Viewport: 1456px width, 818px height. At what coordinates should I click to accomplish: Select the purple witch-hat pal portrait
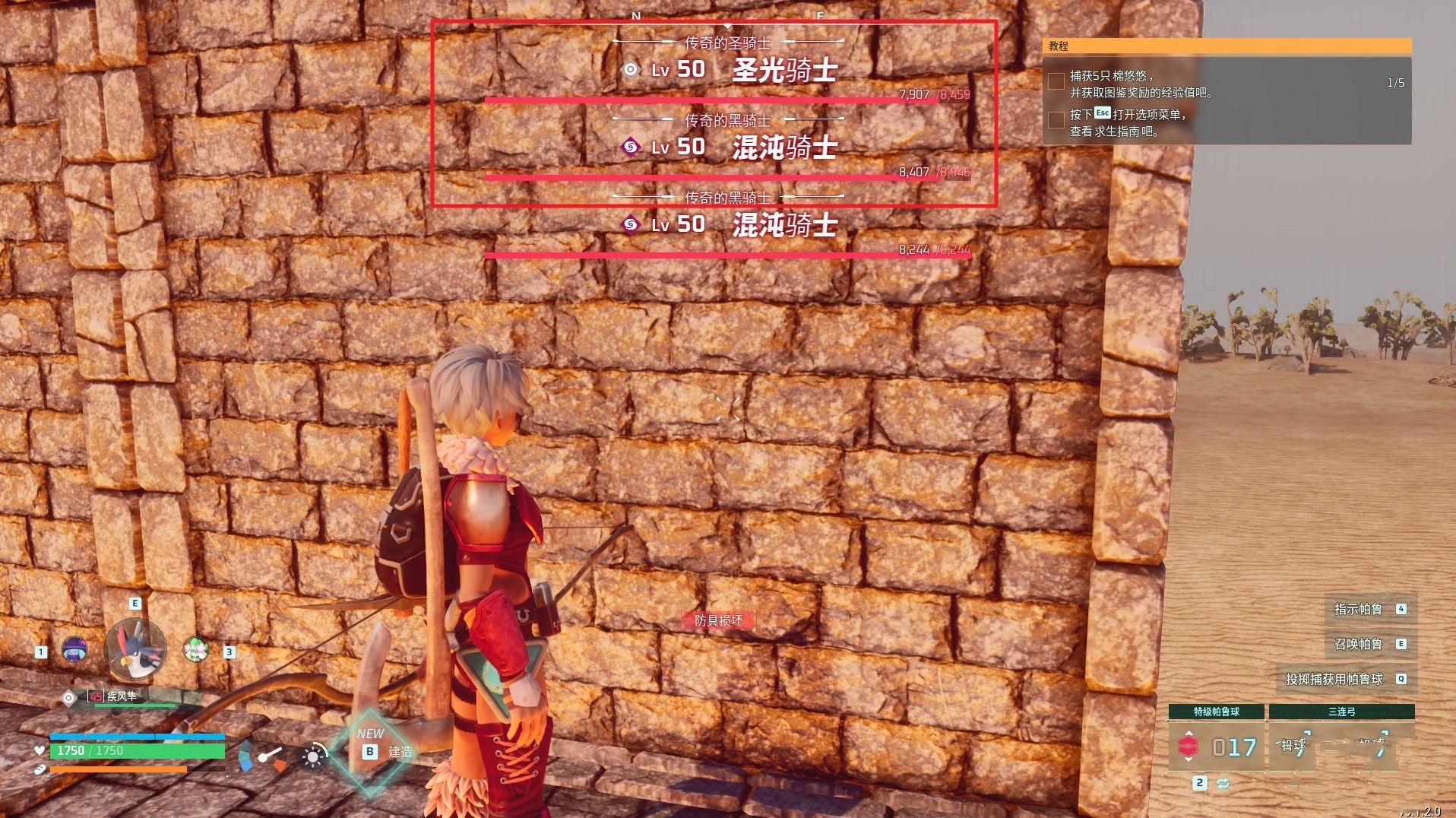click(x=74, y=649)
